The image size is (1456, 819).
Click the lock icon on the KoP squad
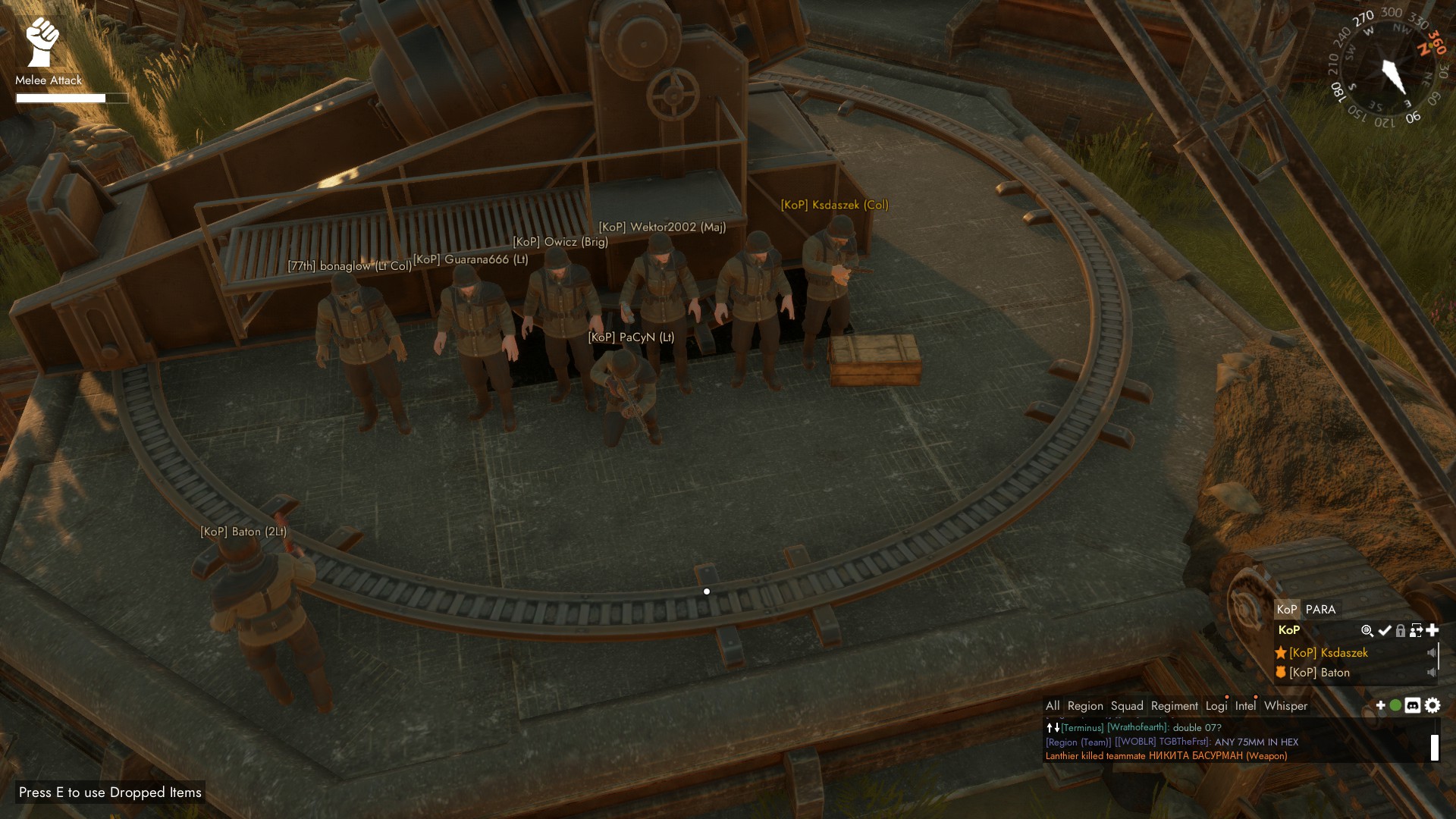[x=1401, y=631]
